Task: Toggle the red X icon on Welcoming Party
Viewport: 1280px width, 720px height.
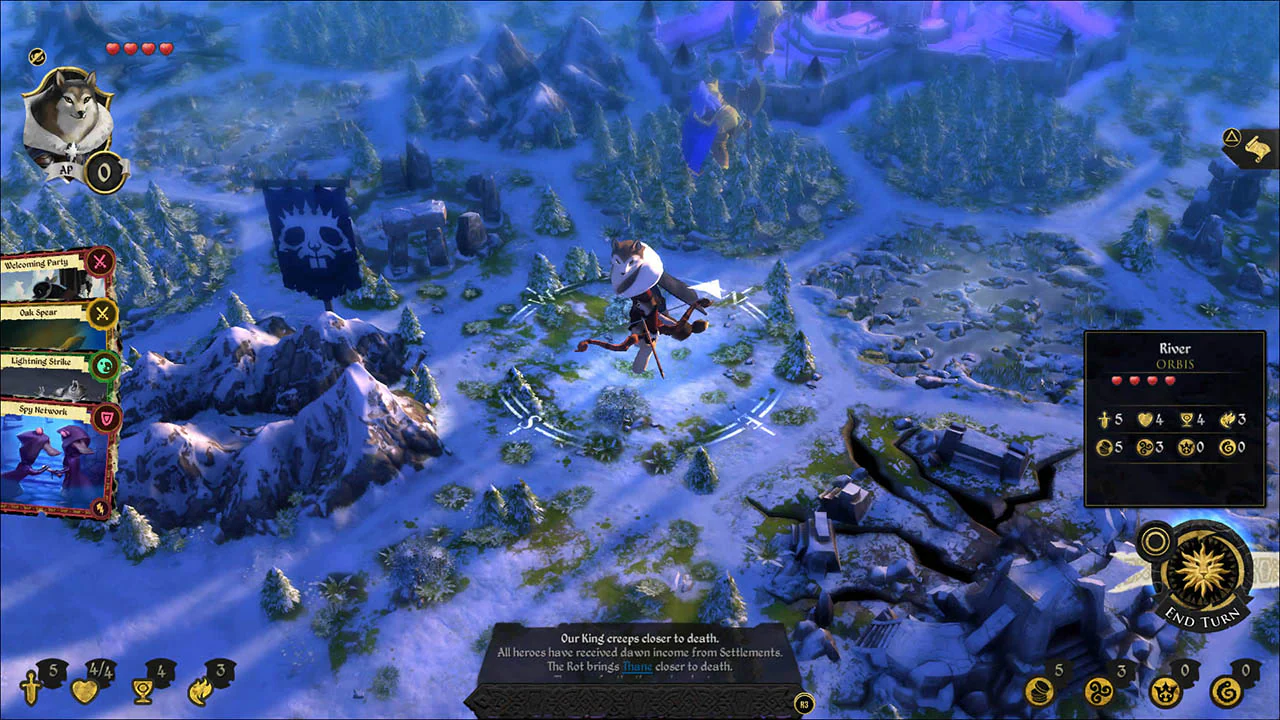Action: tap(100, 263)
